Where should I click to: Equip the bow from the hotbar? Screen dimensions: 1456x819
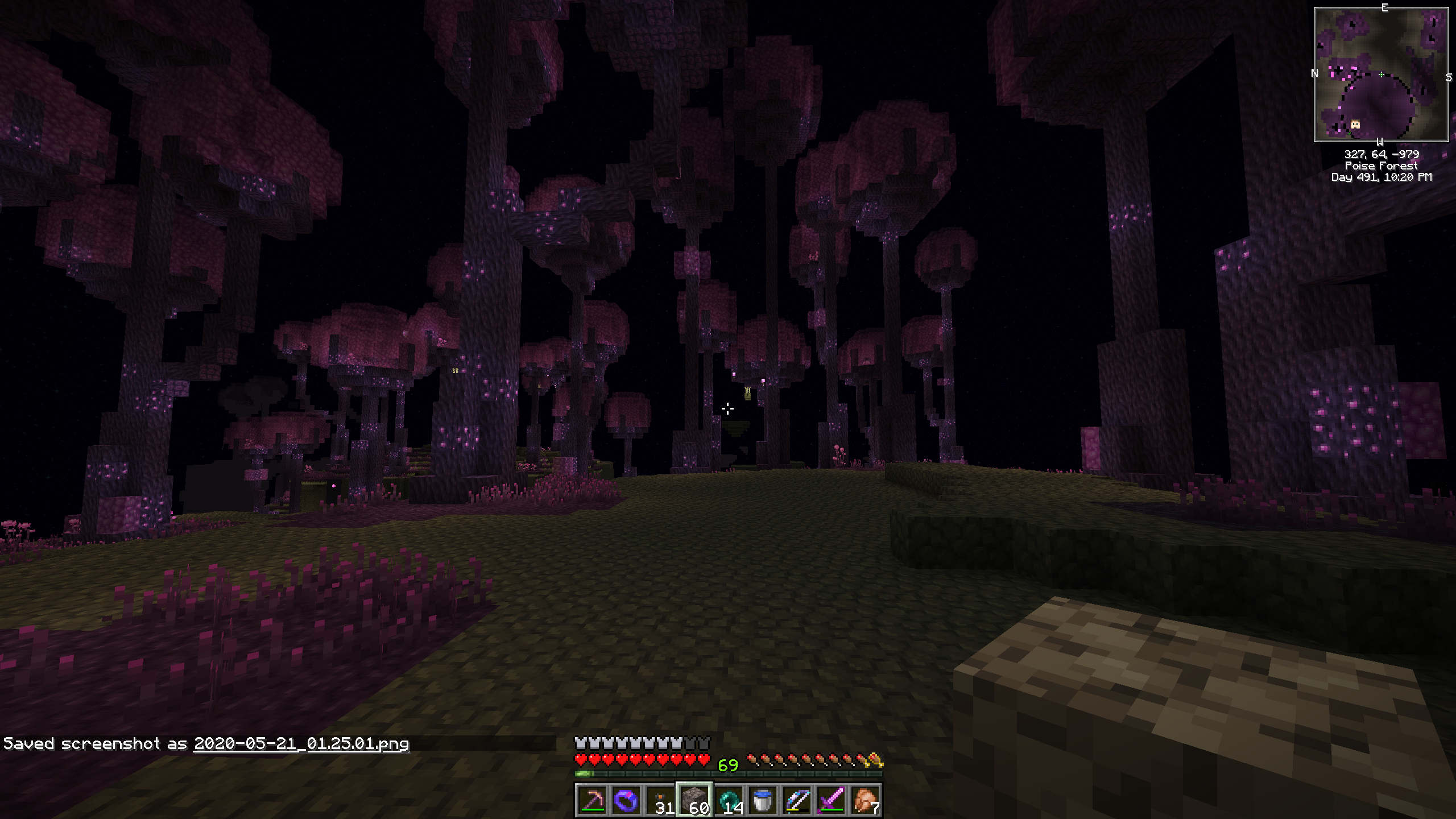pyautogui.click(x=797, y=801)
